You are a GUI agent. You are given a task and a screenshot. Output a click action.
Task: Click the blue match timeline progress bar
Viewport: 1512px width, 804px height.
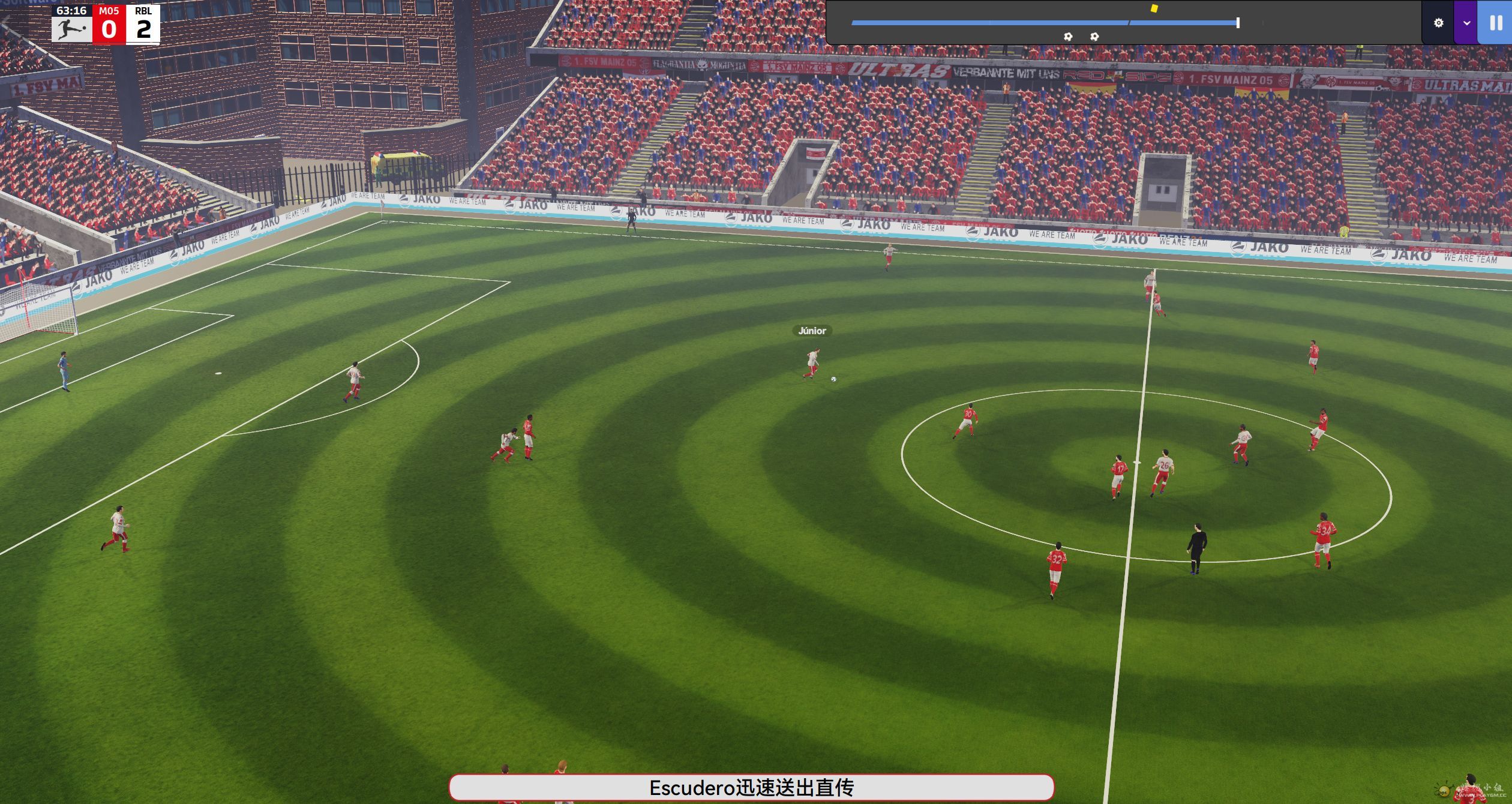click(x=1044, y=23)
